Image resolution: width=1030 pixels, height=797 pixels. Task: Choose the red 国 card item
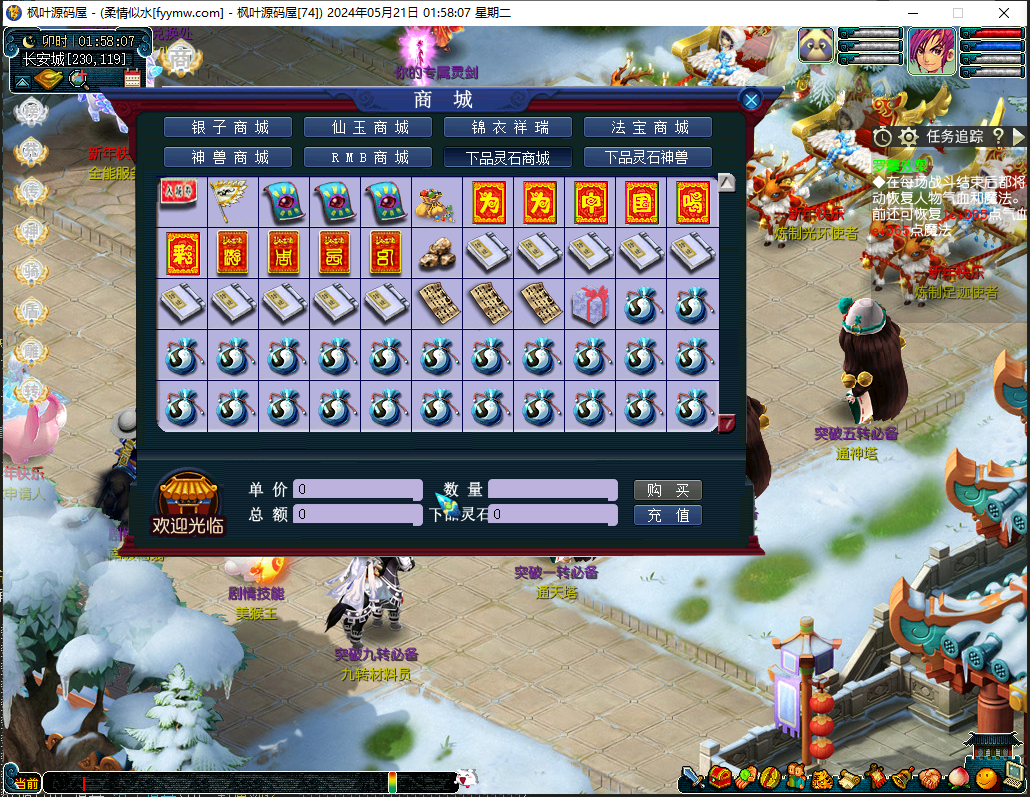tap(641, 202)
